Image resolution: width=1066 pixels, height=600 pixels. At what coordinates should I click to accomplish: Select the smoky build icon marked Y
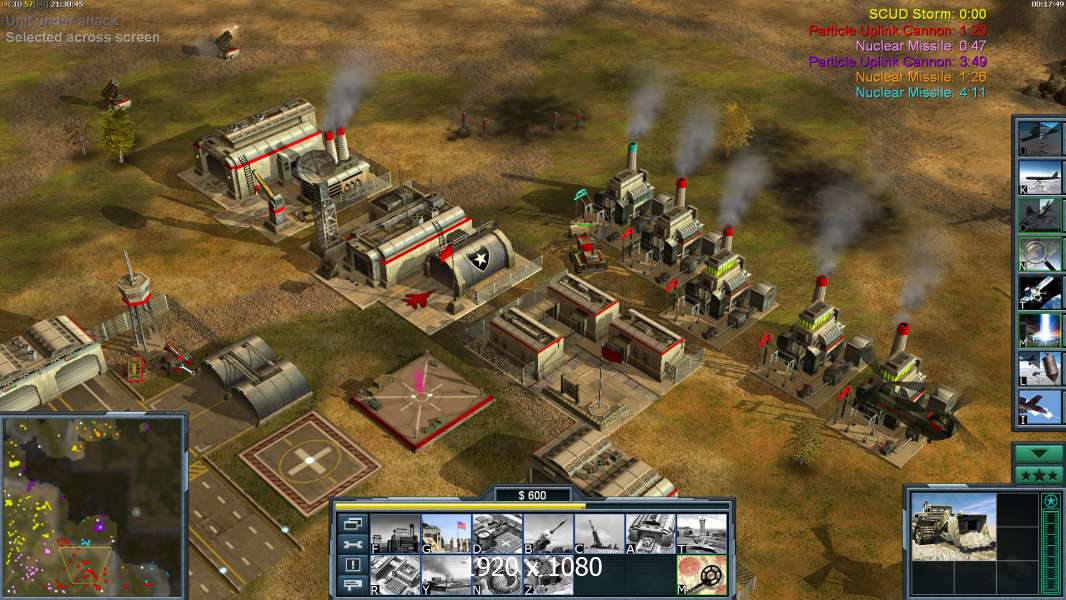(445, 574)
